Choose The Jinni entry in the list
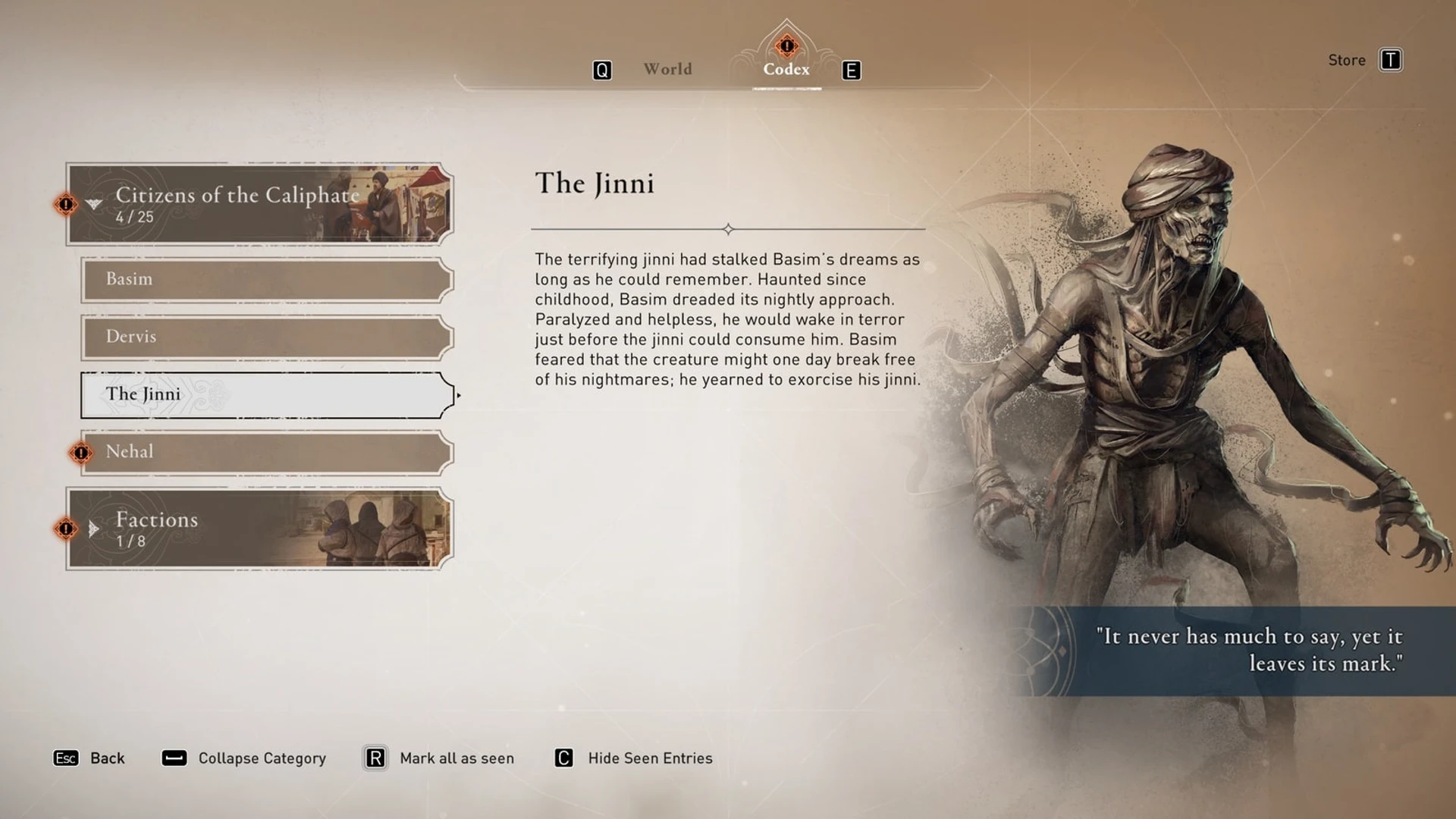Screen dimensions: 1456x819 point(267,395)
